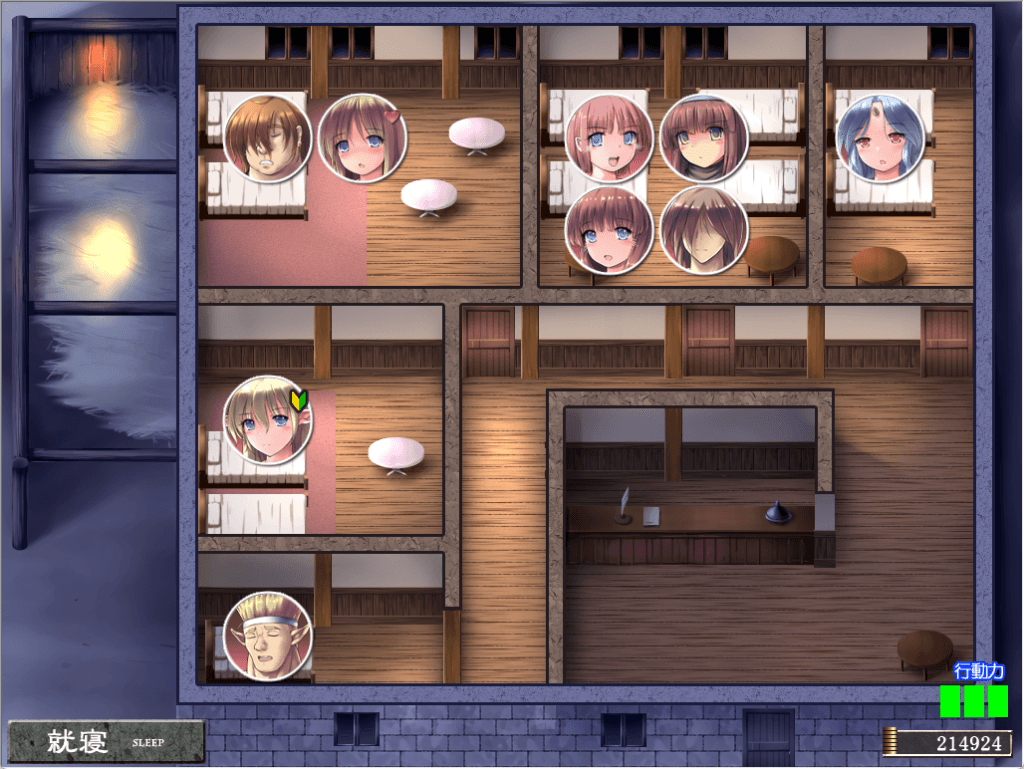Select the blonde elf girl with the beginner mark
This screenshot has width=1024, height=769.
(267, 421)
